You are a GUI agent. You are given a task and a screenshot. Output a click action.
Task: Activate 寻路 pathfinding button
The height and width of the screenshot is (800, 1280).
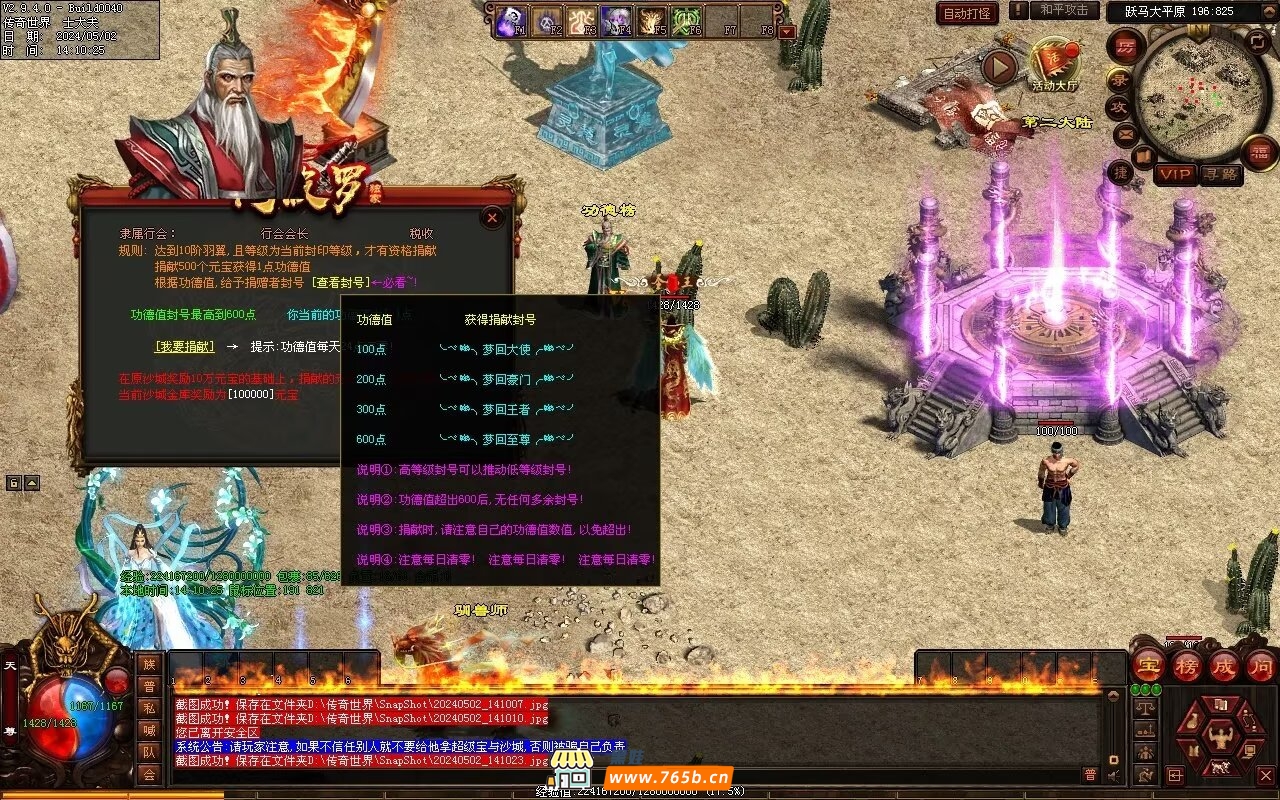1219,174
